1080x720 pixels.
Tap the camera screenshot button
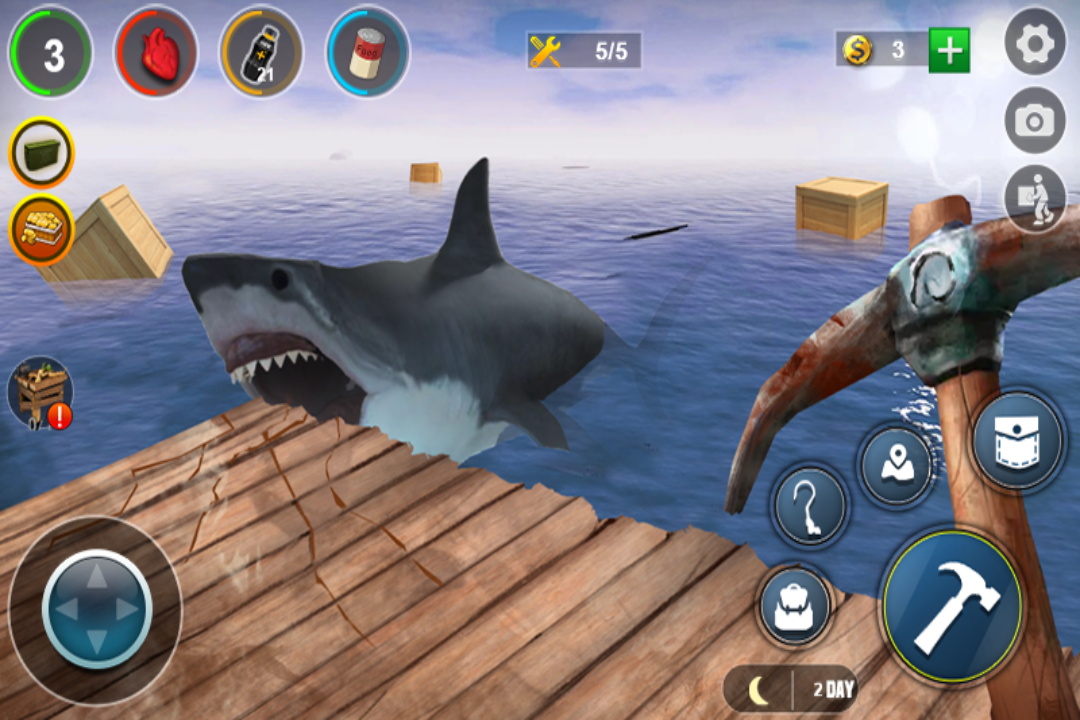(1035, 121)
